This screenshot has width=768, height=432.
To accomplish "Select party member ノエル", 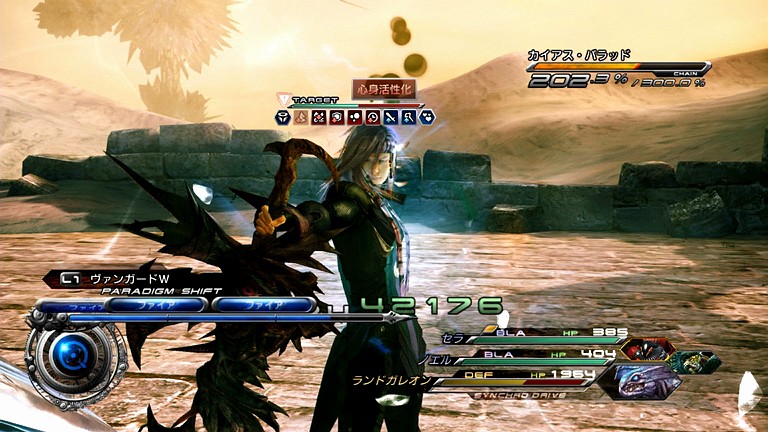I will [436, 353].
